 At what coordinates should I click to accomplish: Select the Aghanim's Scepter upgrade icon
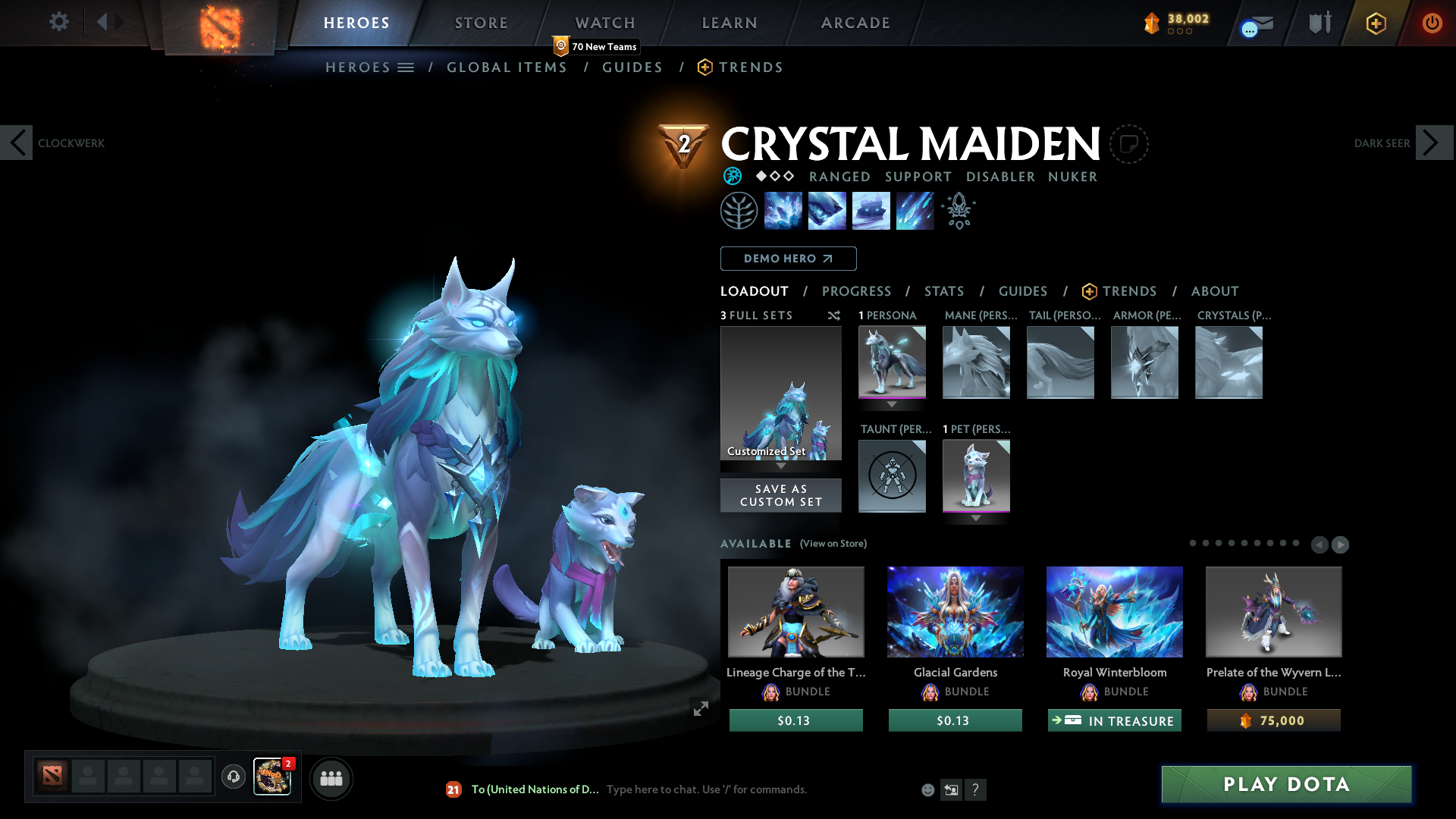pos(959,210)
